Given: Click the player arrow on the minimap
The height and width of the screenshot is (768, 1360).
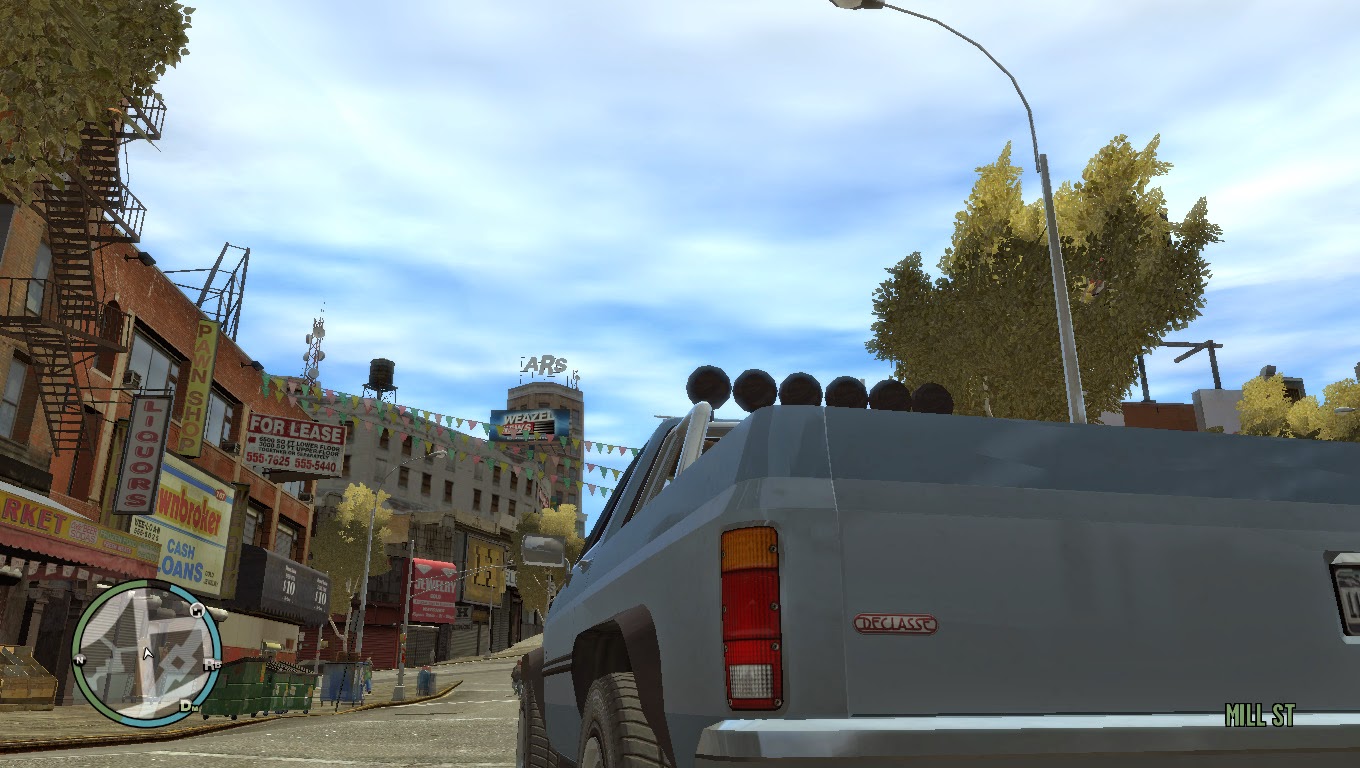Looking at the screenshot, I should point(147,652).
